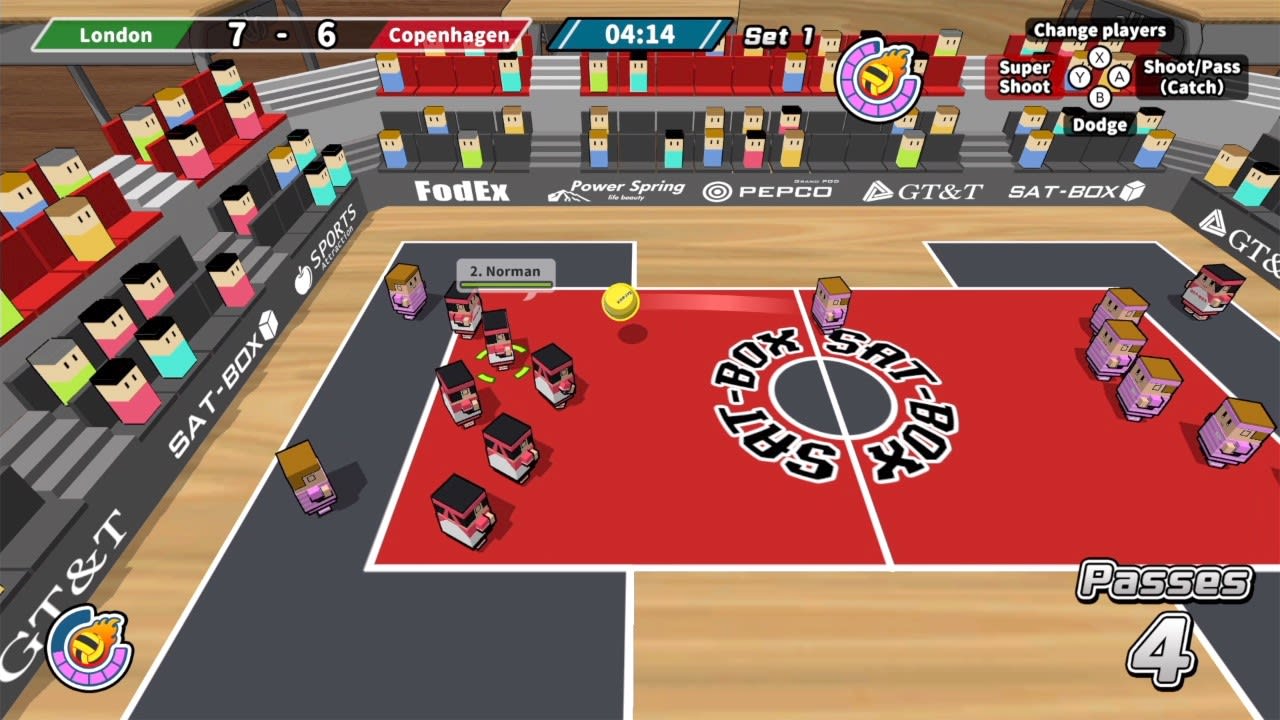Activate the Super Shoot action label

(x=1022, y=77)
